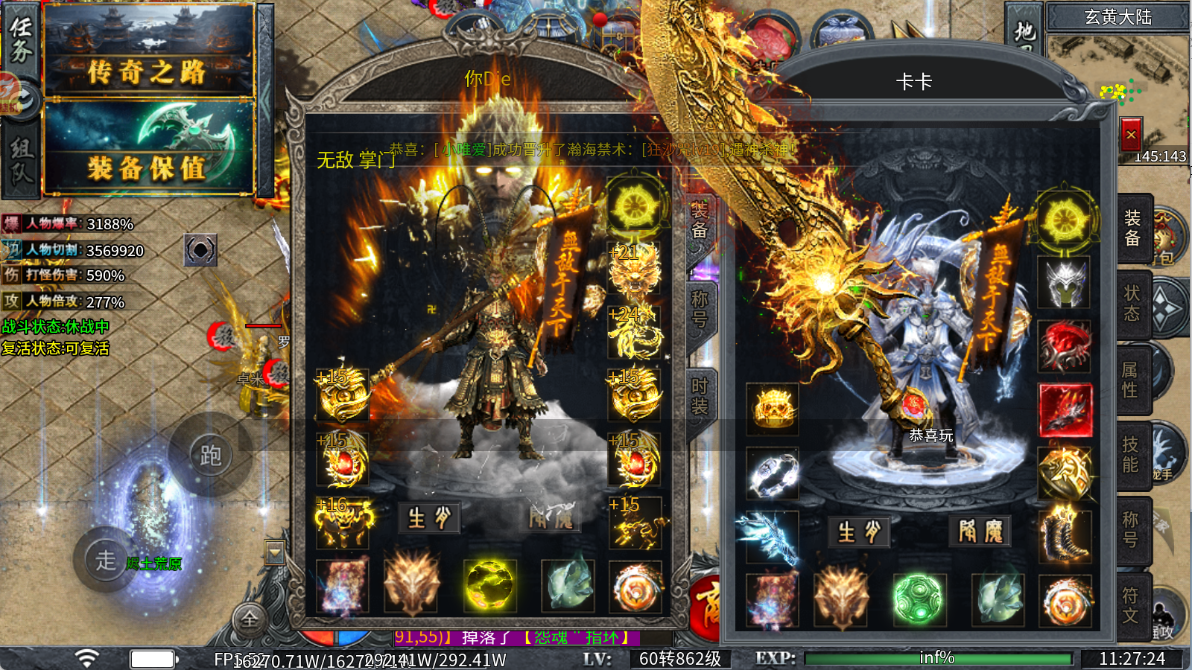Select the silver ring slot in 卡卡 panel
This screenshot has width=1192, height=670.
(x=772, y=472)
